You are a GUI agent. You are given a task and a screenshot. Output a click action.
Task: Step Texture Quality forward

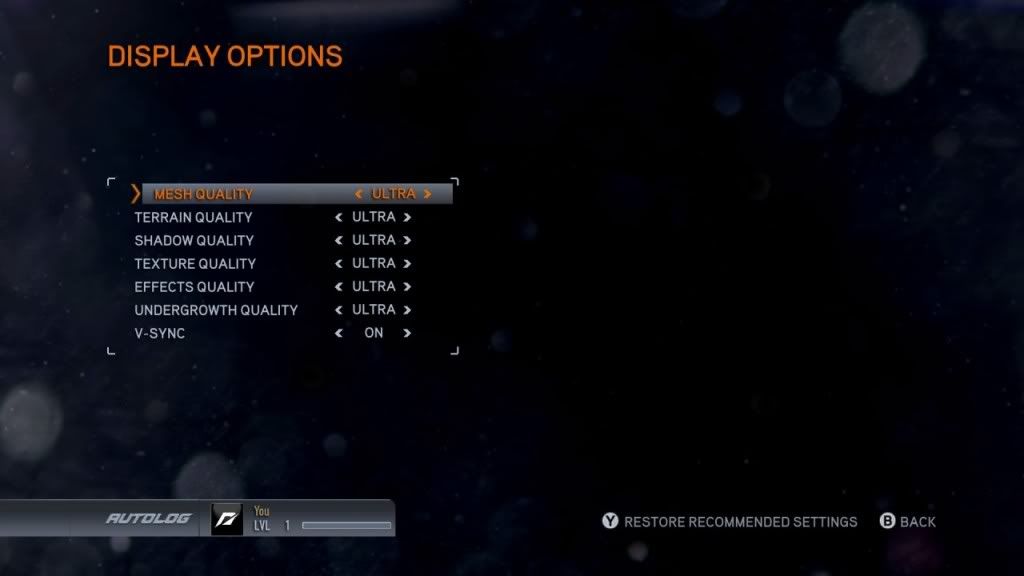[x=408, y=264]
